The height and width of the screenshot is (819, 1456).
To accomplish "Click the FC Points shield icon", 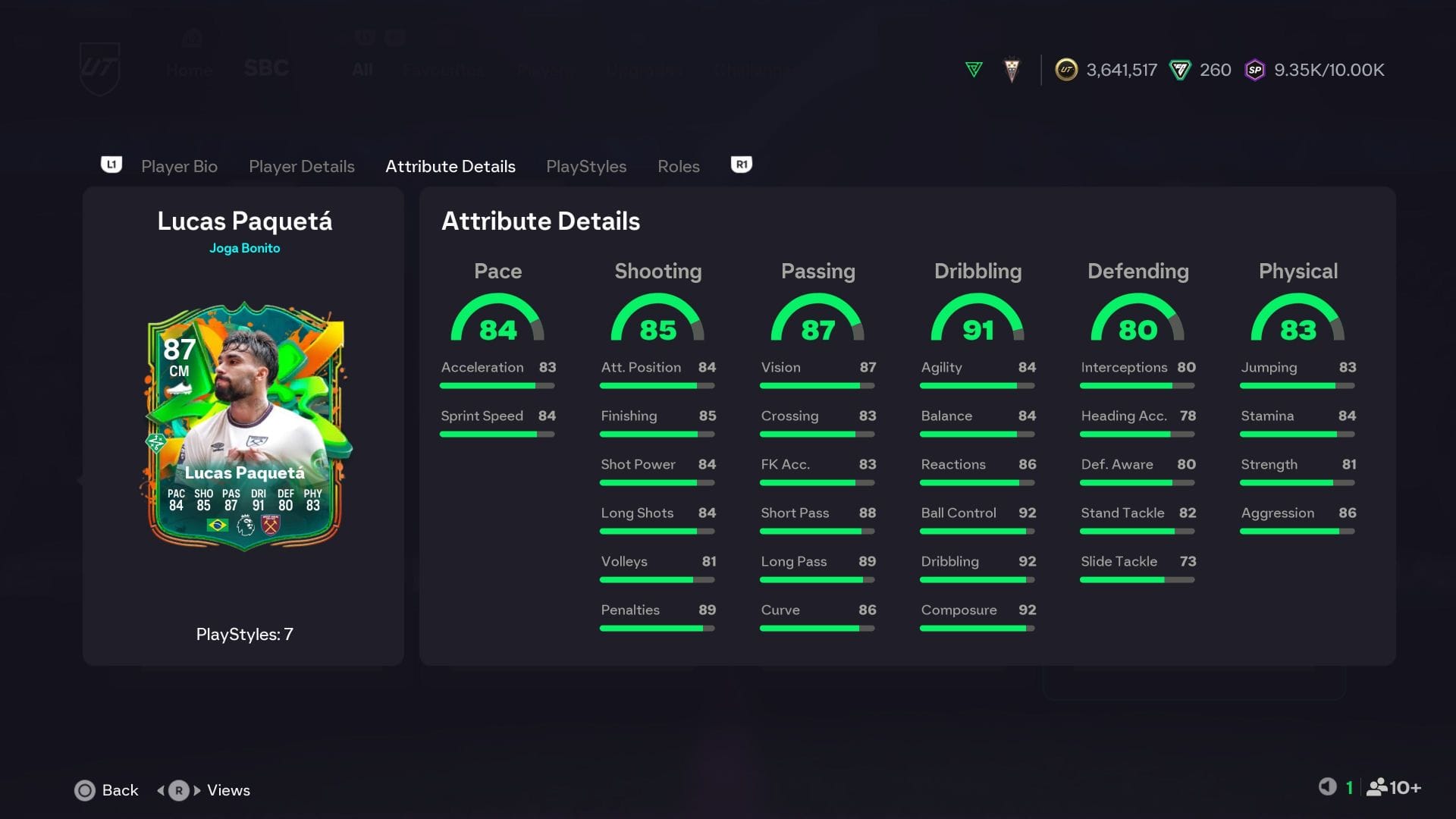I will (1179, 69).
